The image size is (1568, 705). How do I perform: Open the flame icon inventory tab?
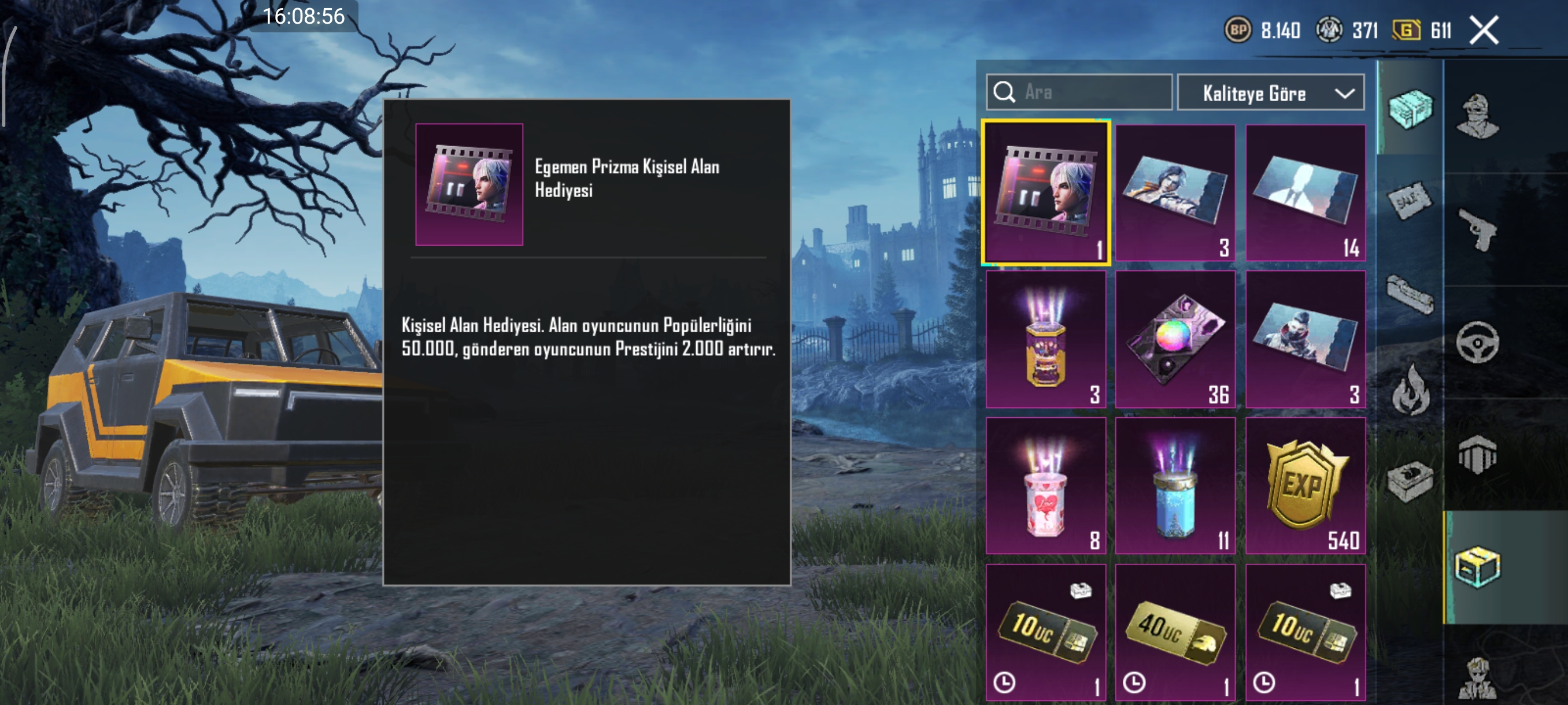pyautogui.click(x=1410, y=389)
